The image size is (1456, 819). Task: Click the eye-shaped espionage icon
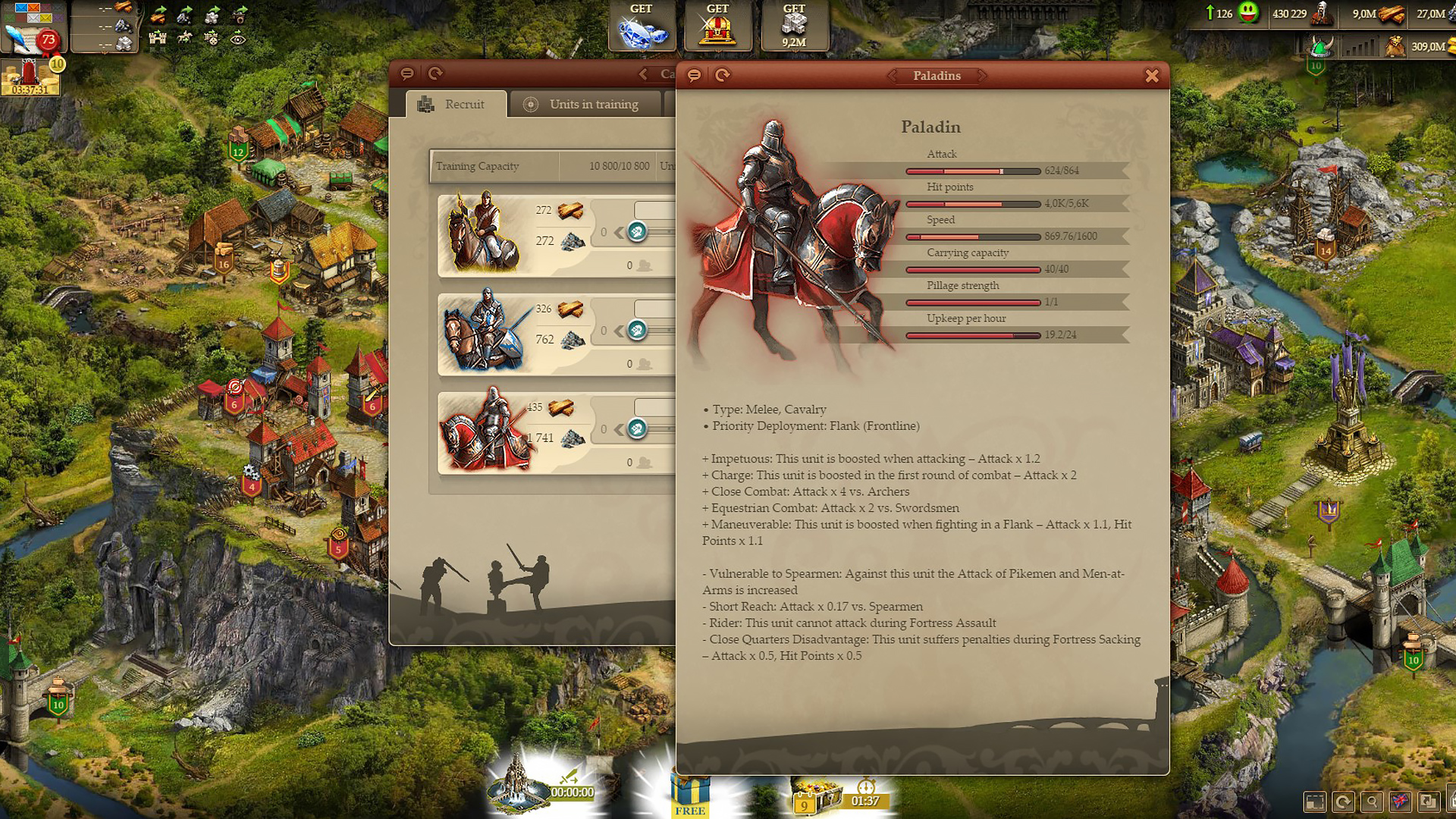[238, 38]
